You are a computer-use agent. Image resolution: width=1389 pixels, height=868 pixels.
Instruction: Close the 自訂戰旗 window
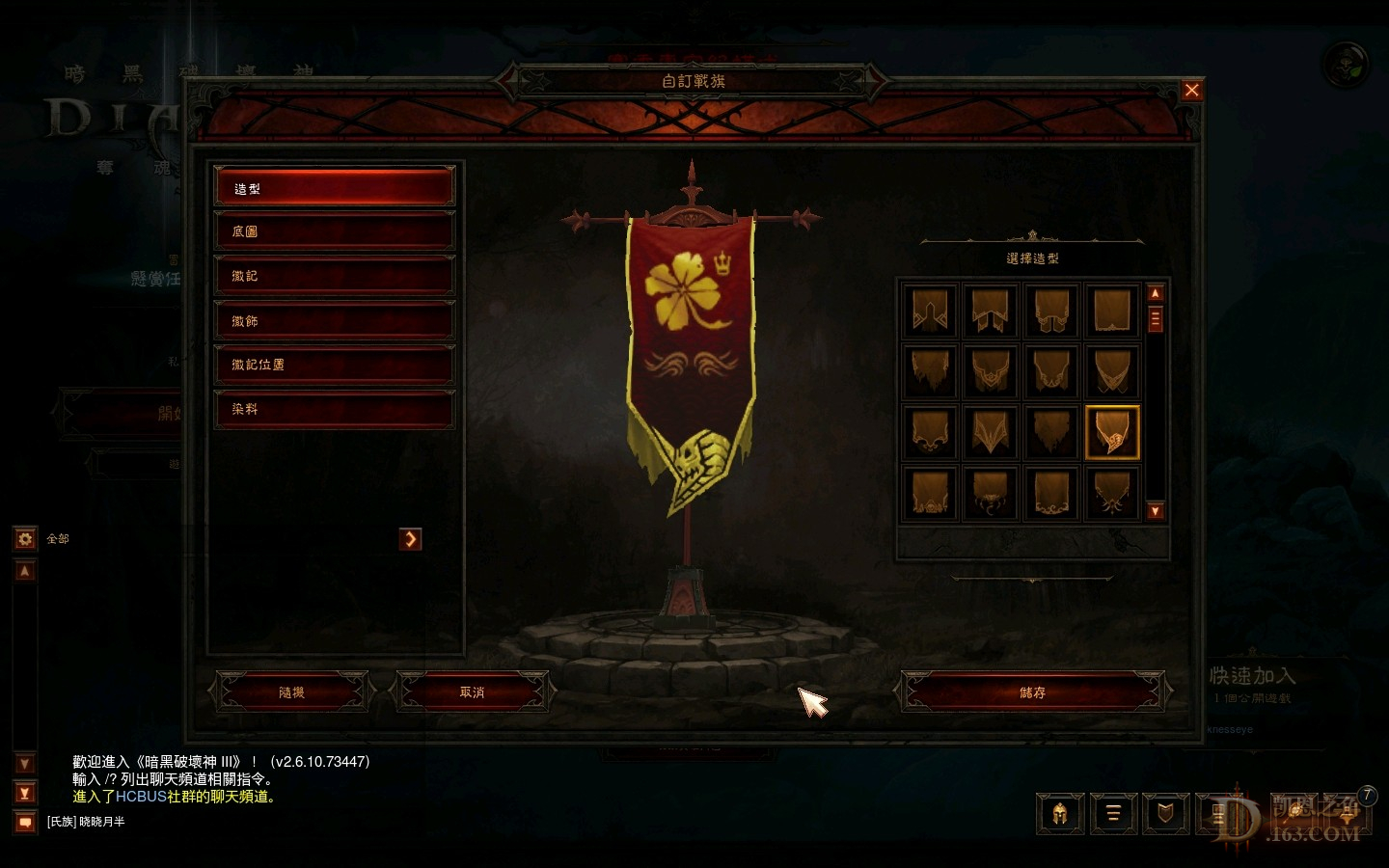tap(1192, 91)
